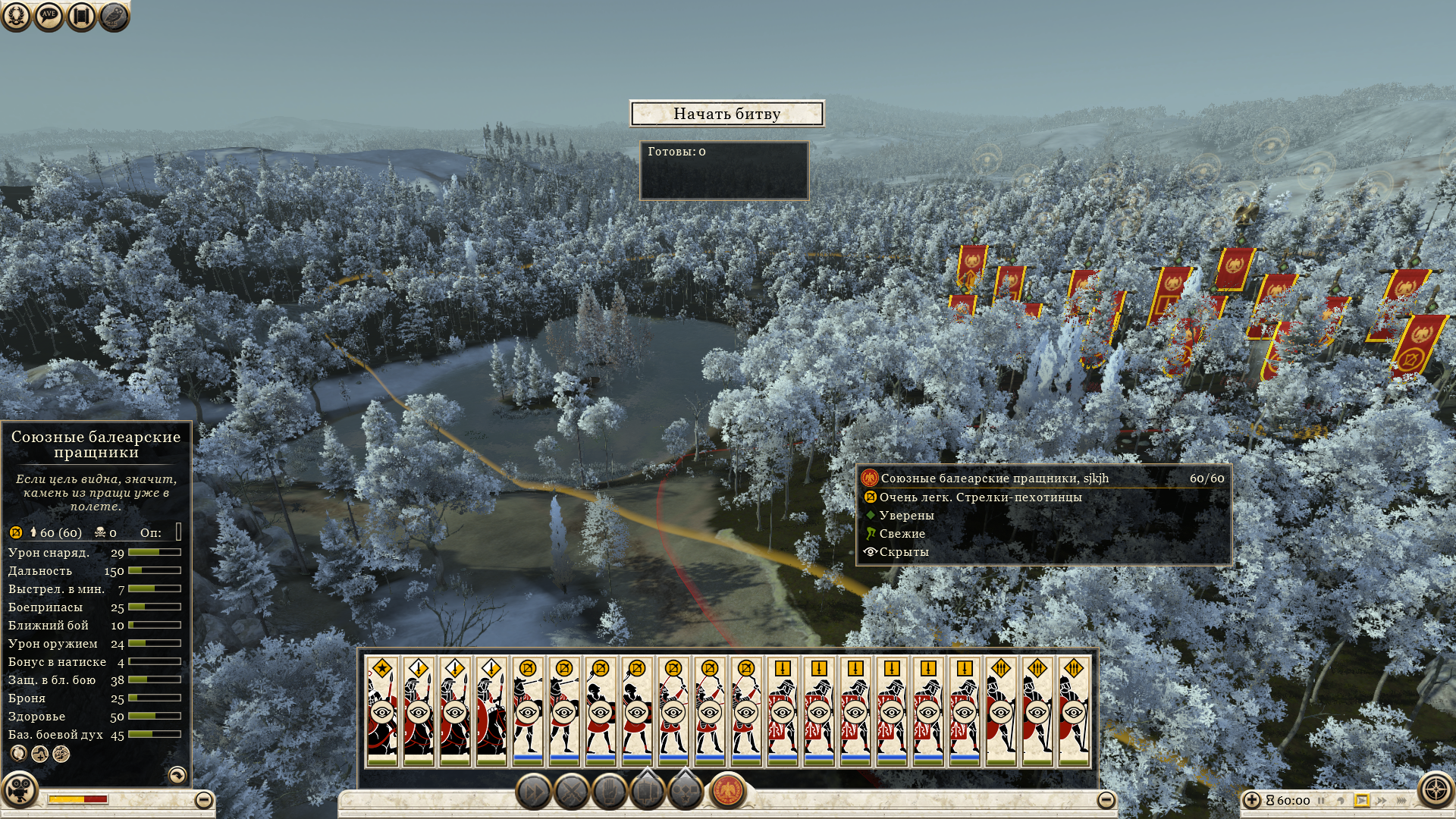The image size is (1456, 819).
Task: Open the group shapes button
Action: (686, 791)
